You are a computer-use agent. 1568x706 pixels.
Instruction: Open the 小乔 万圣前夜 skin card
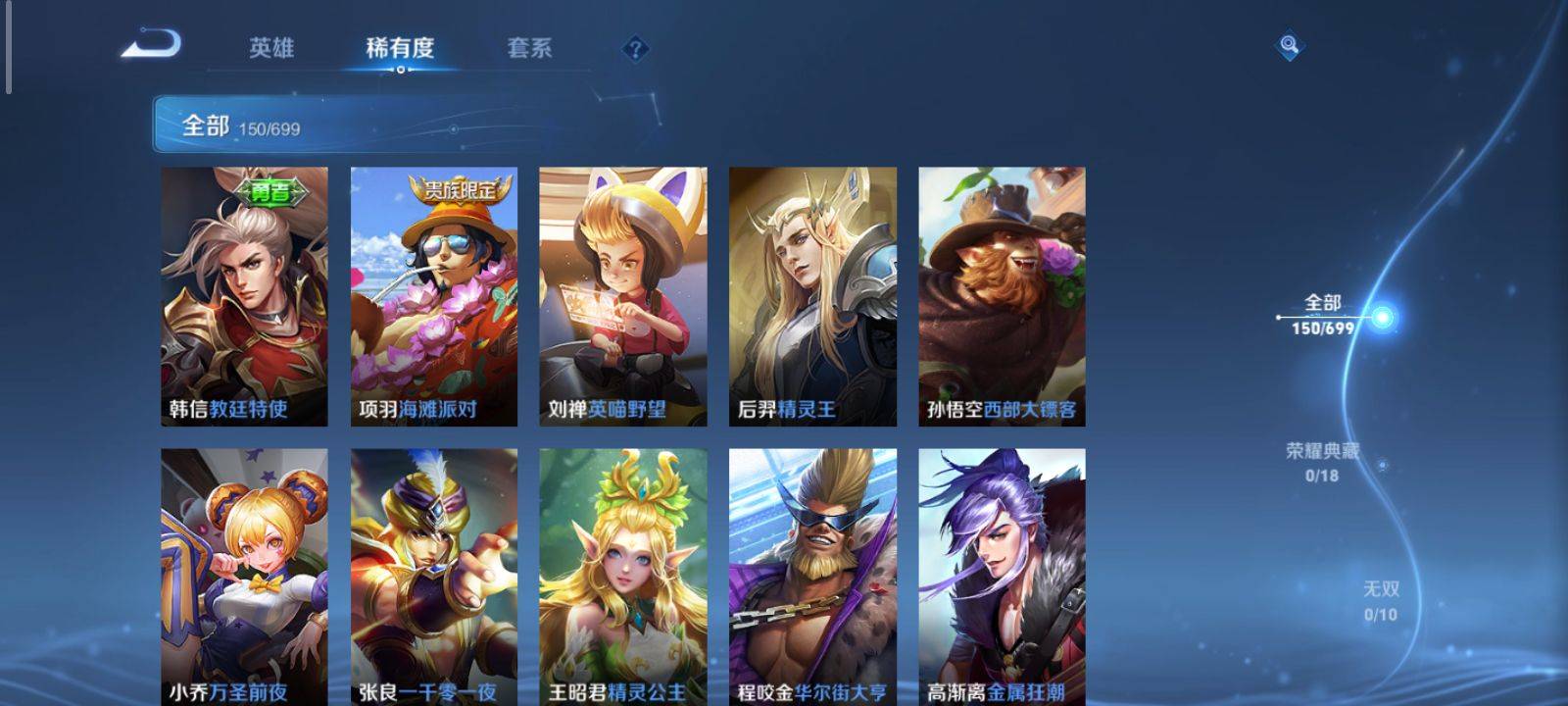click(244, 577)
